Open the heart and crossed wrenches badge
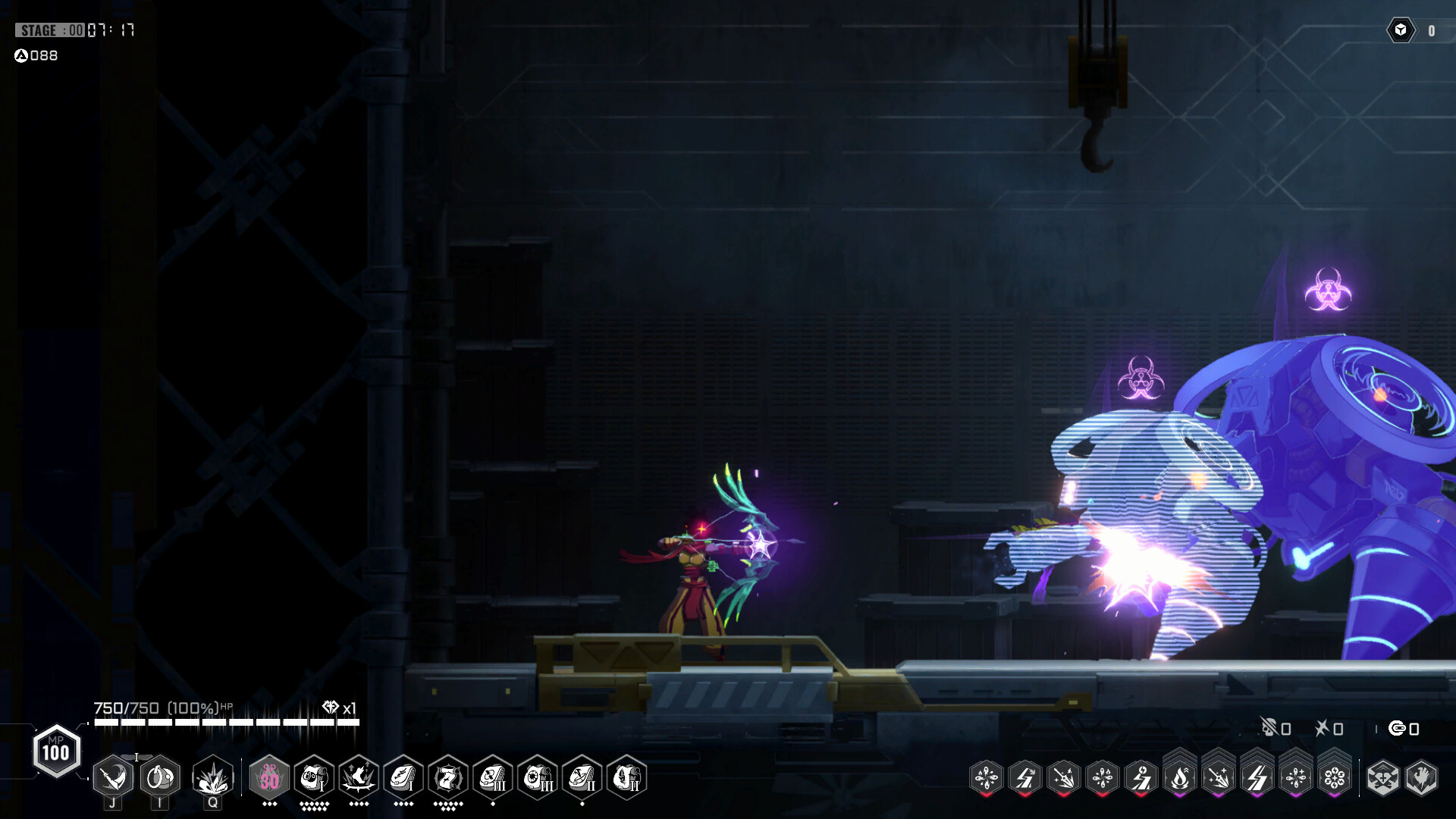Image resolution: width=1456 pixels, height=819 pixels. pyautogui.click(x=1382, y=777)
